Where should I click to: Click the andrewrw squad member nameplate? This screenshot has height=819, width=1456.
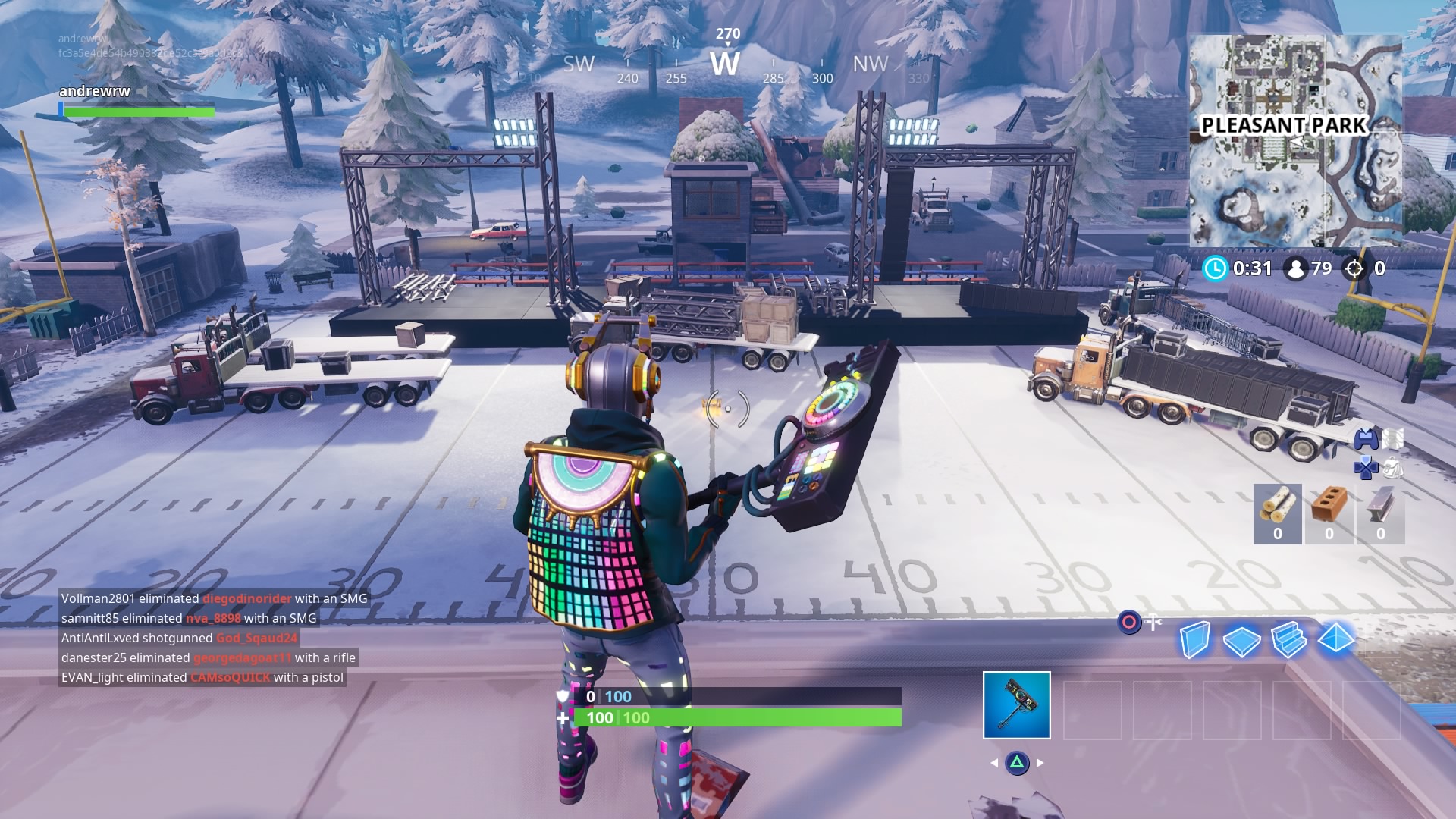pyautogui.click(x=95, y=91)
